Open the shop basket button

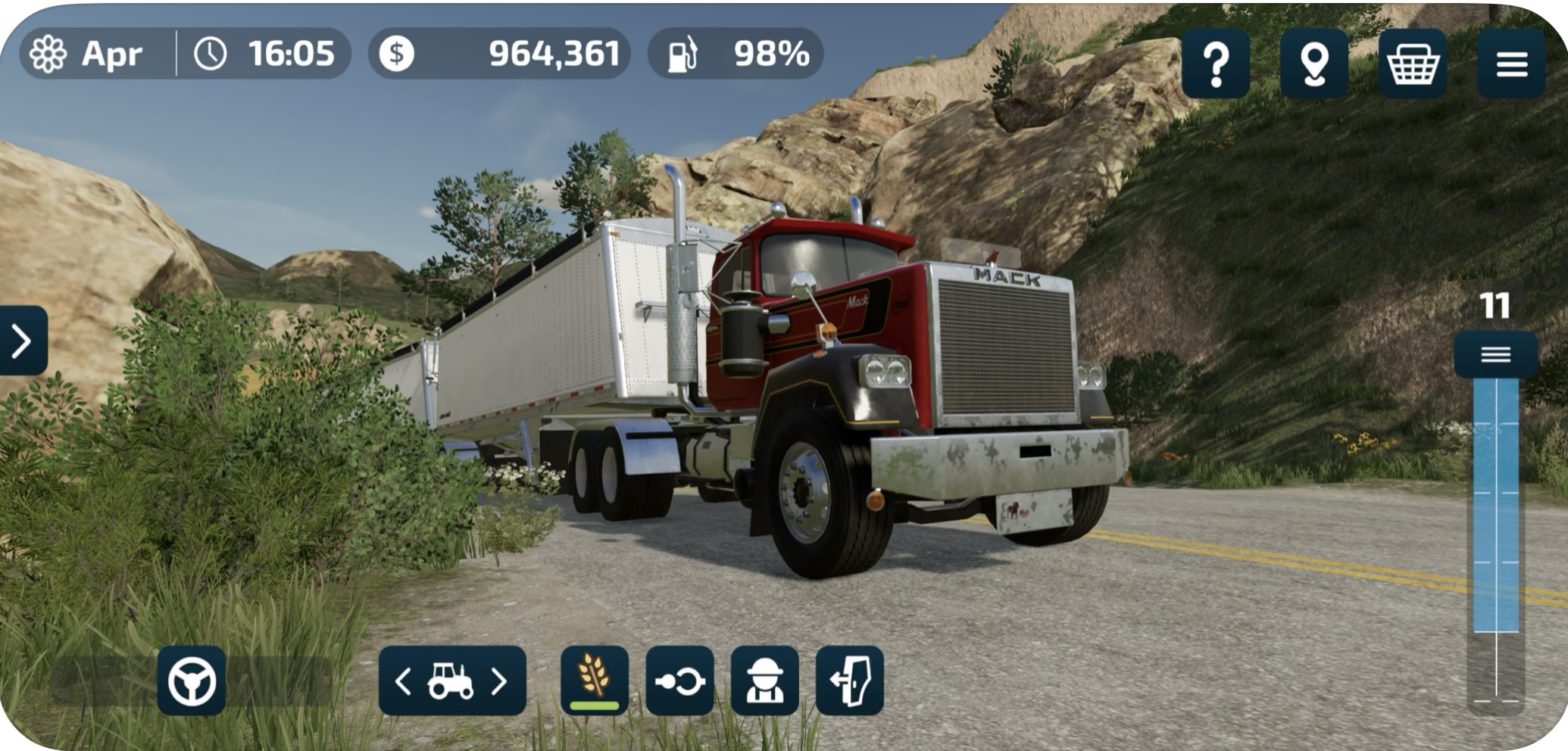pos(1412,64)
